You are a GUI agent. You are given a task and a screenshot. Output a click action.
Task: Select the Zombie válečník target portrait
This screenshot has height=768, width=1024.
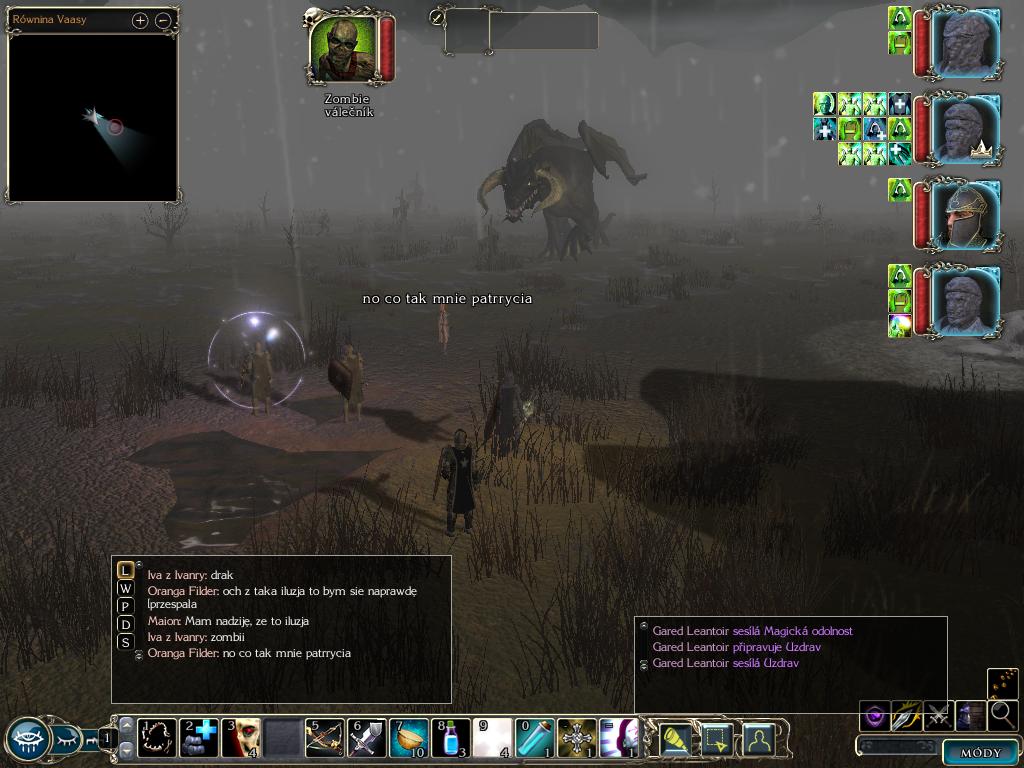point(343,48)
